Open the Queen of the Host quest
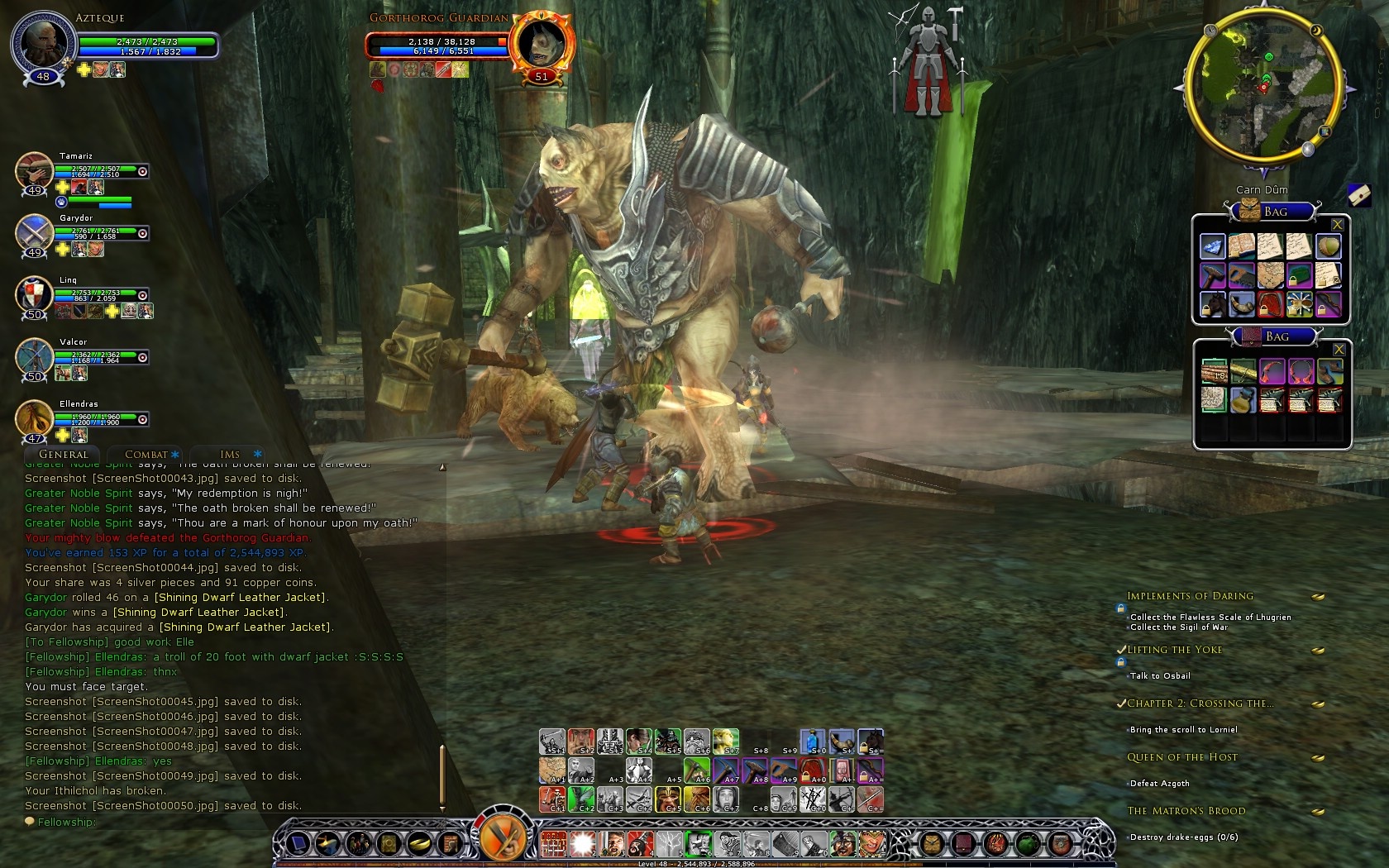1389x868 pixels. 1182,757
